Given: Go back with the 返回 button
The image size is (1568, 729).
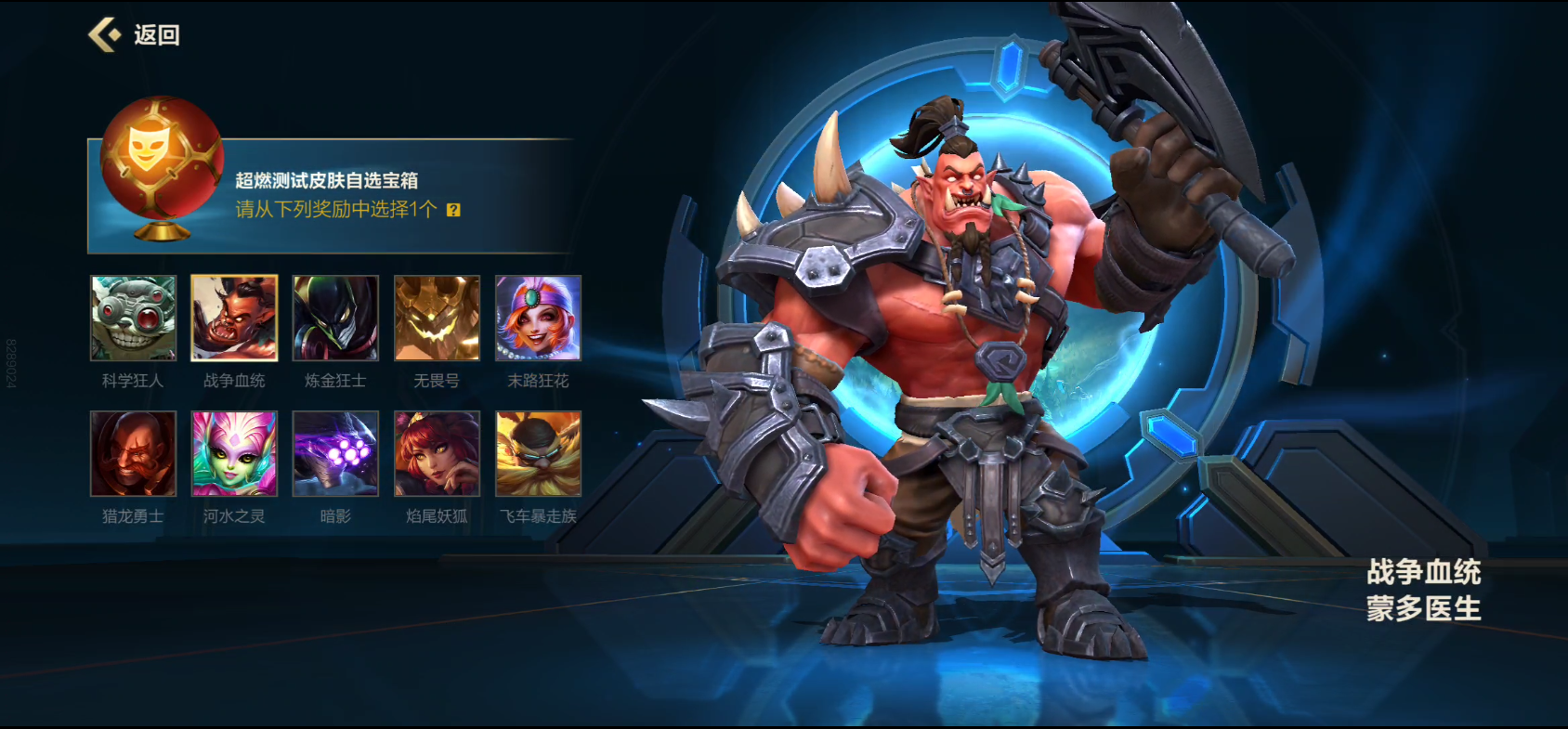Looking at the screenshot, I should 135,35.
